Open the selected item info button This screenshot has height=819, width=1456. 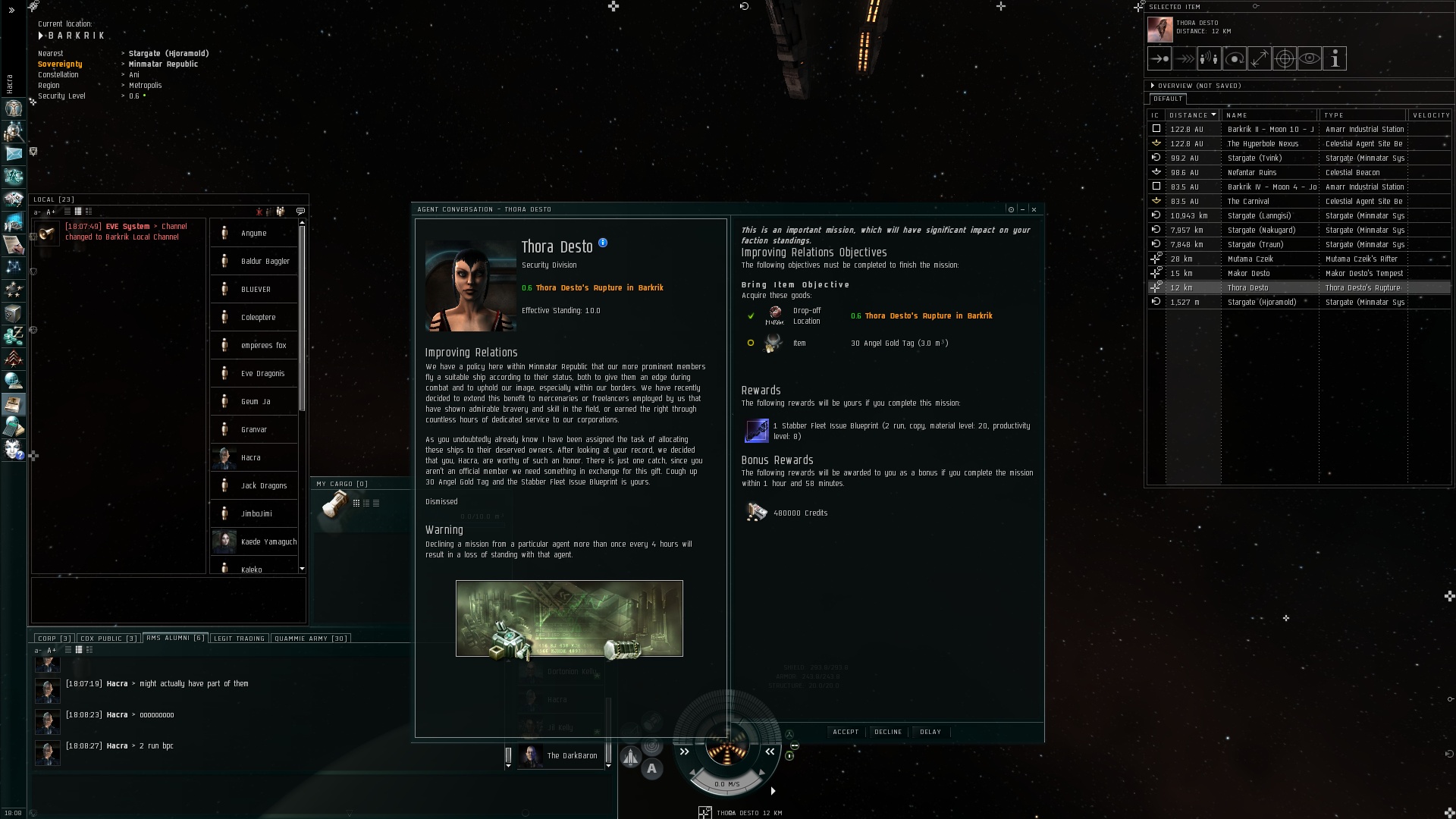[1335, 58]
